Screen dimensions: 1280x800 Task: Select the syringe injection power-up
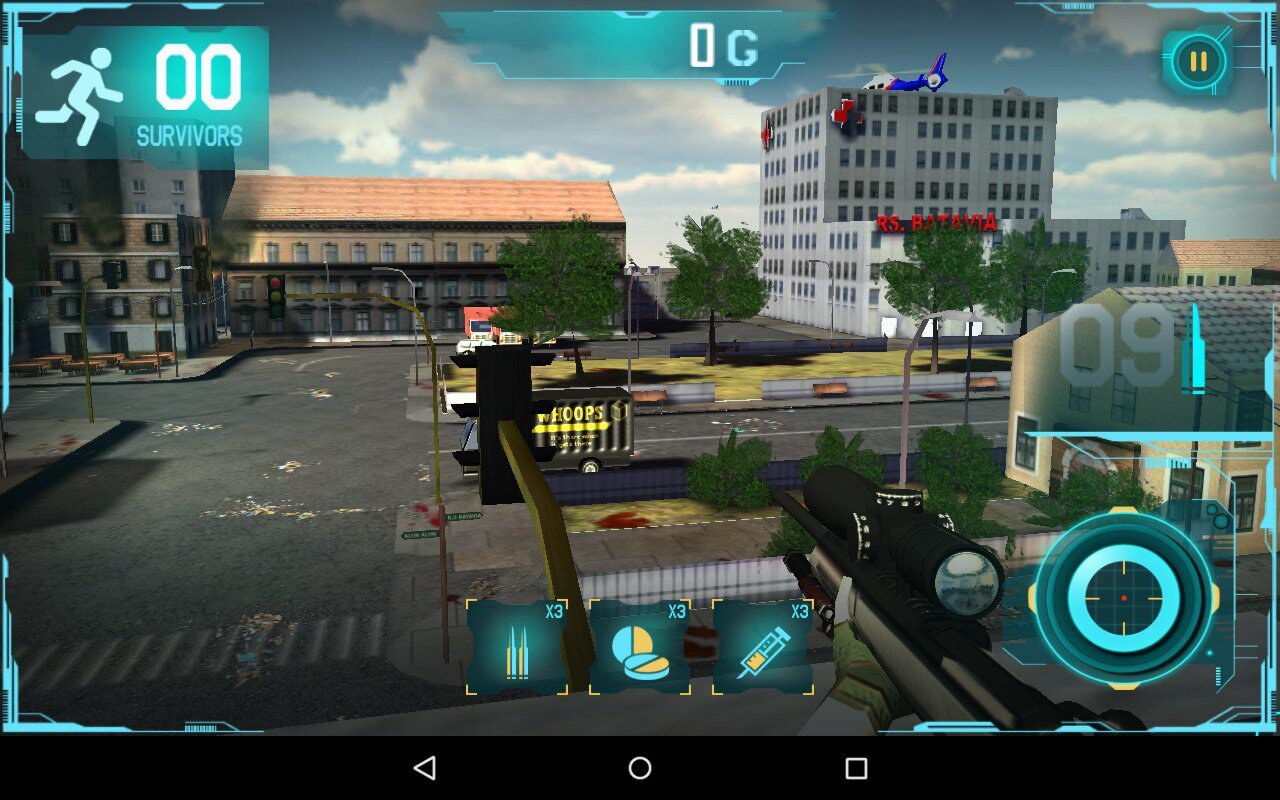click(763, 647)
